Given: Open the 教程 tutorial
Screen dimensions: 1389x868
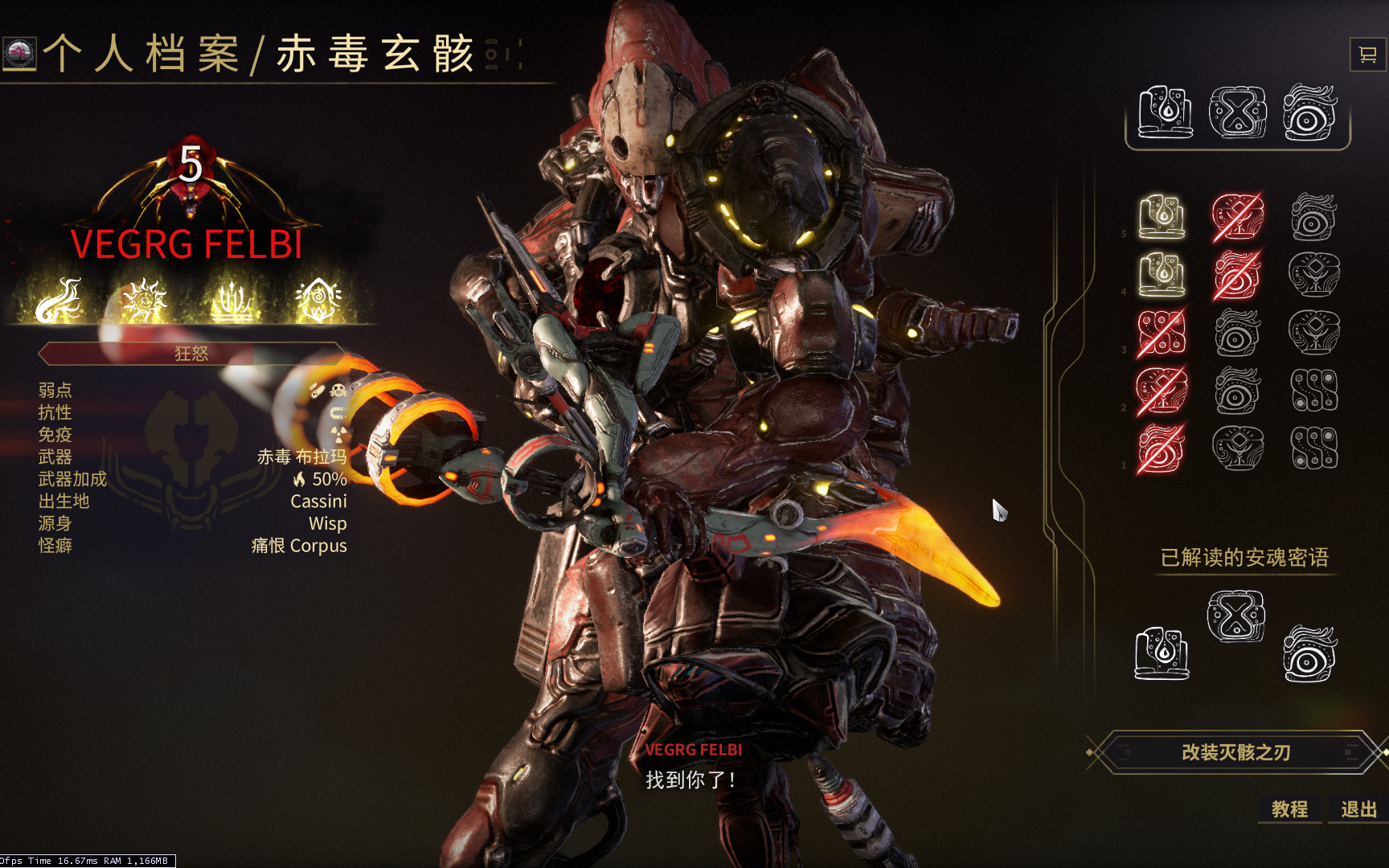Looking at the screenshot, I should (1289, 809).
